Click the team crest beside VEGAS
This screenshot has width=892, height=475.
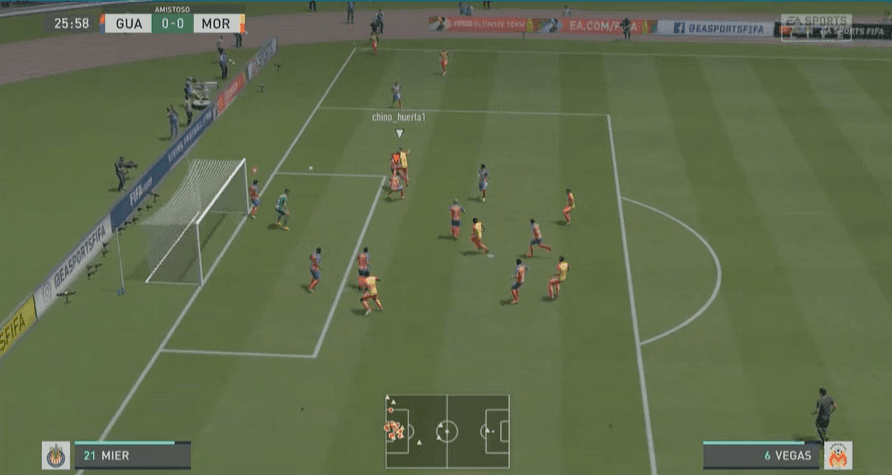click(838, 456)
